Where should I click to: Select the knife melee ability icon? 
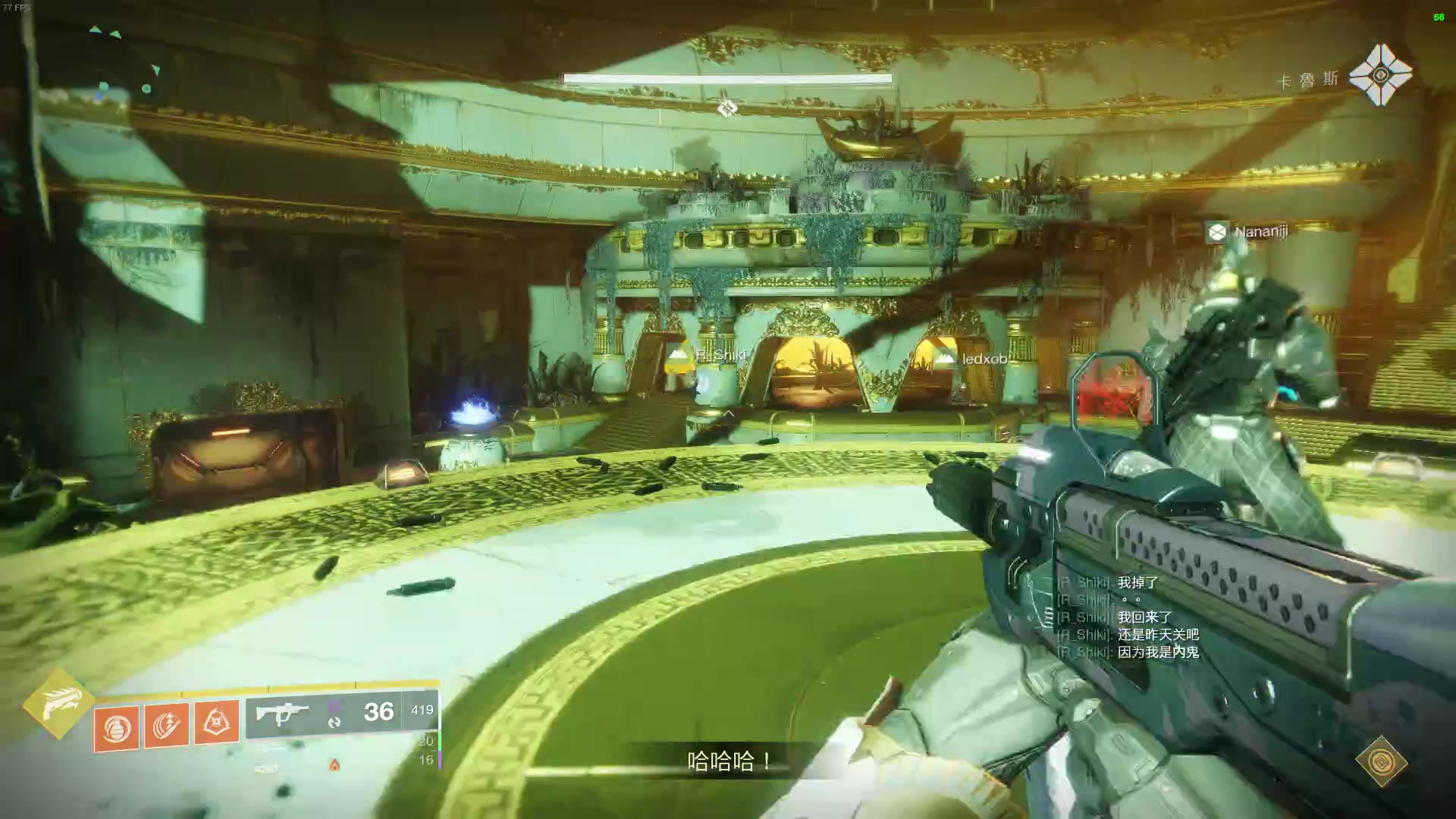(x=167, y=724)
